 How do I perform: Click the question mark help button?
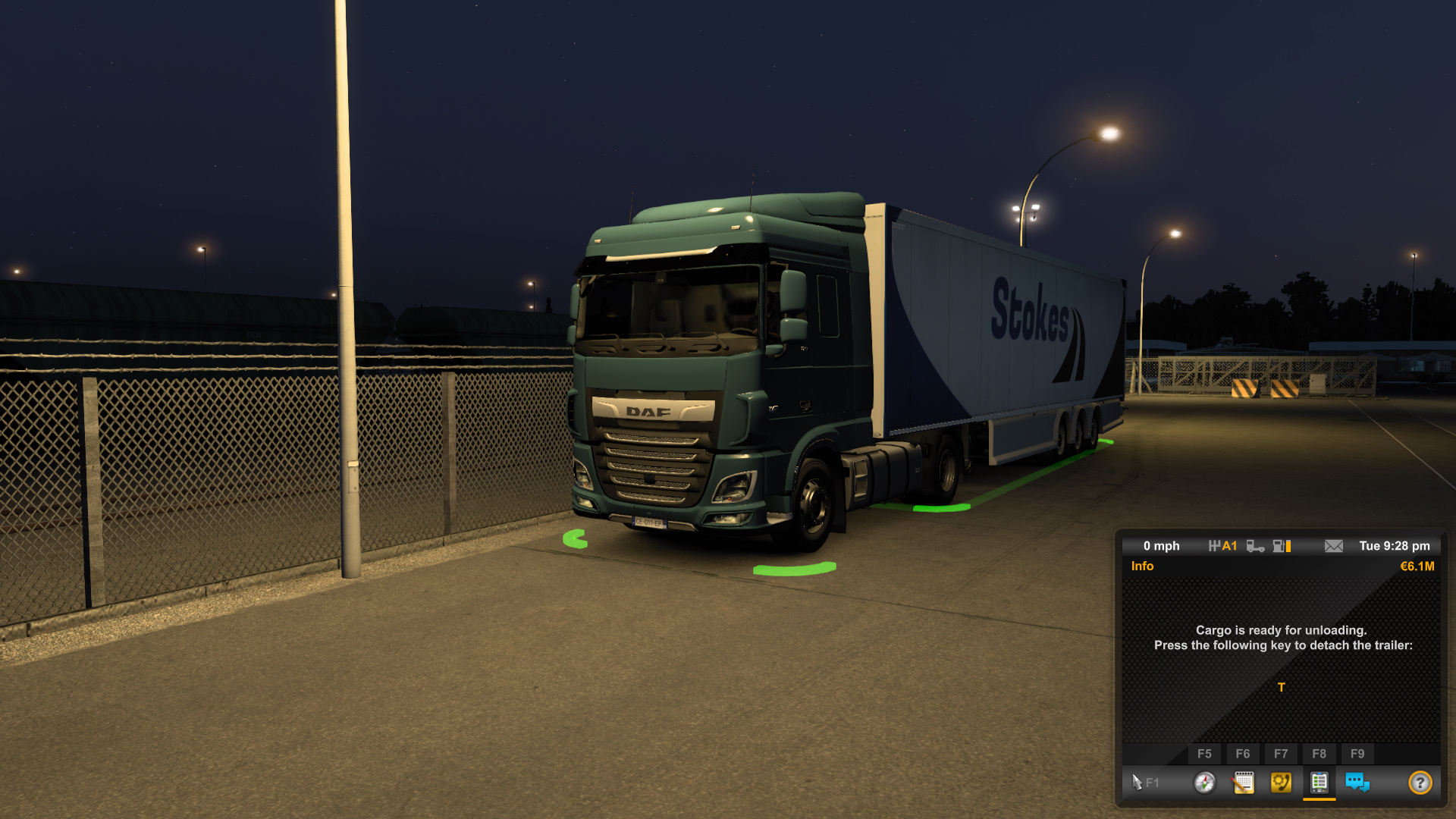[1420, 782]
